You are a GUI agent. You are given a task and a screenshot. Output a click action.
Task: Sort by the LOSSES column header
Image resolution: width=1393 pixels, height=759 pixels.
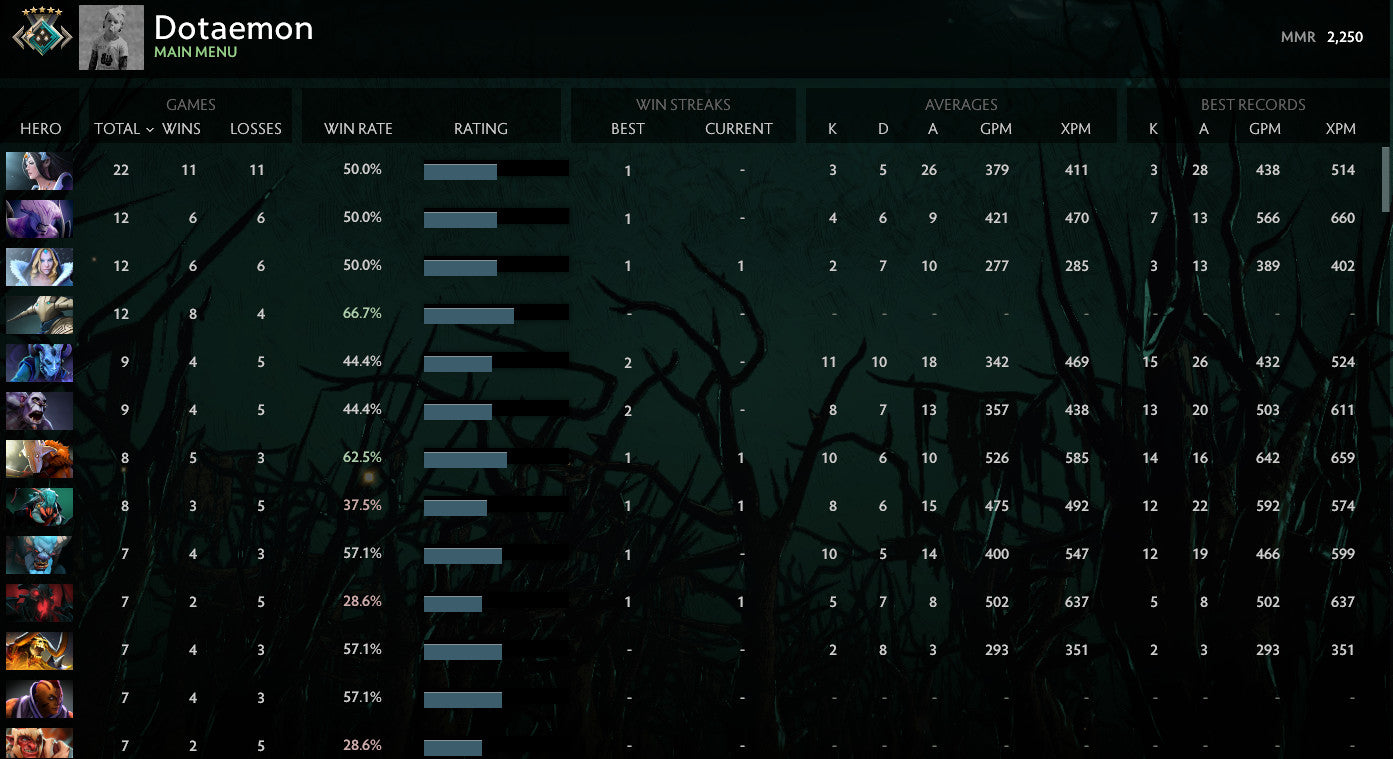[x=256, y=129]
